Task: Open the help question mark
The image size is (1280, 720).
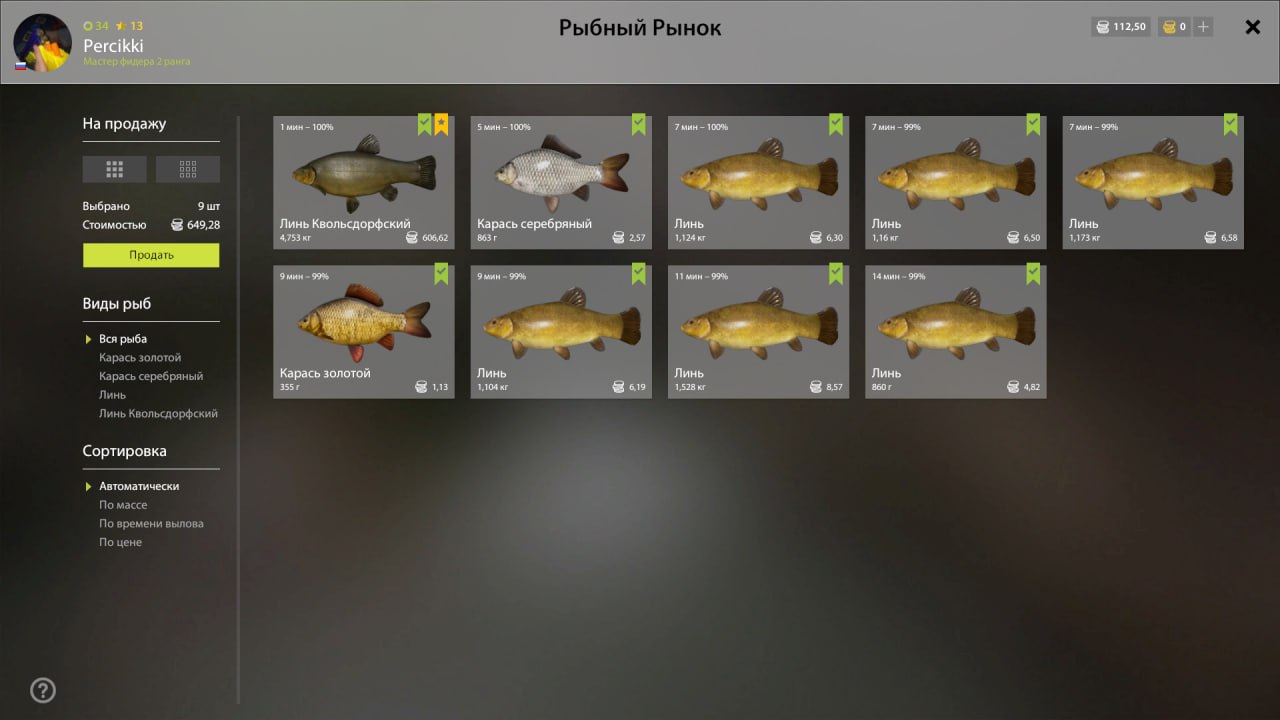Action: pyautogui.click(x=43, y=690)
